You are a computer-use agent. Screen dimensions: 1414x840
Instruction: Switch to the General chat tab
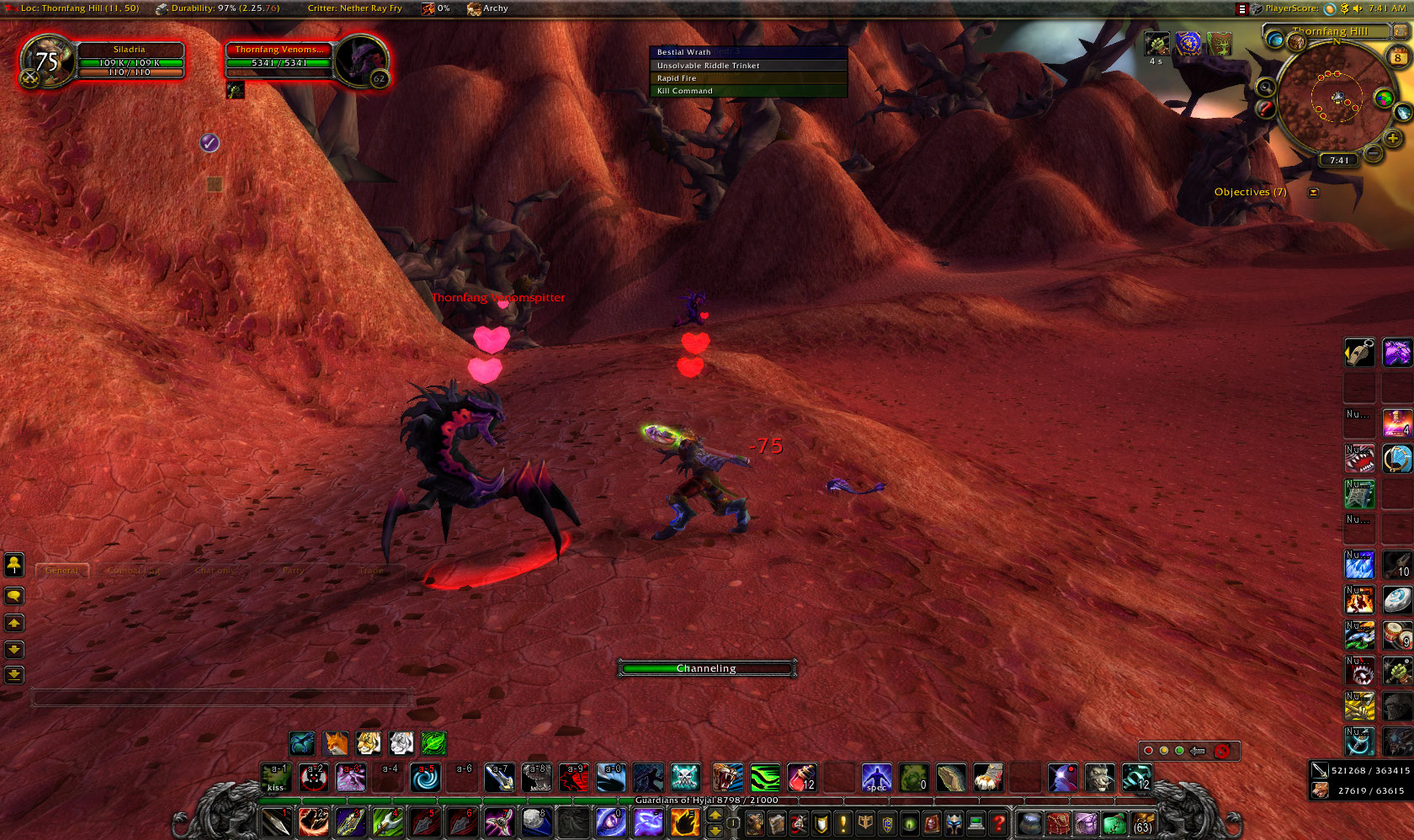(x=61, y=571)
